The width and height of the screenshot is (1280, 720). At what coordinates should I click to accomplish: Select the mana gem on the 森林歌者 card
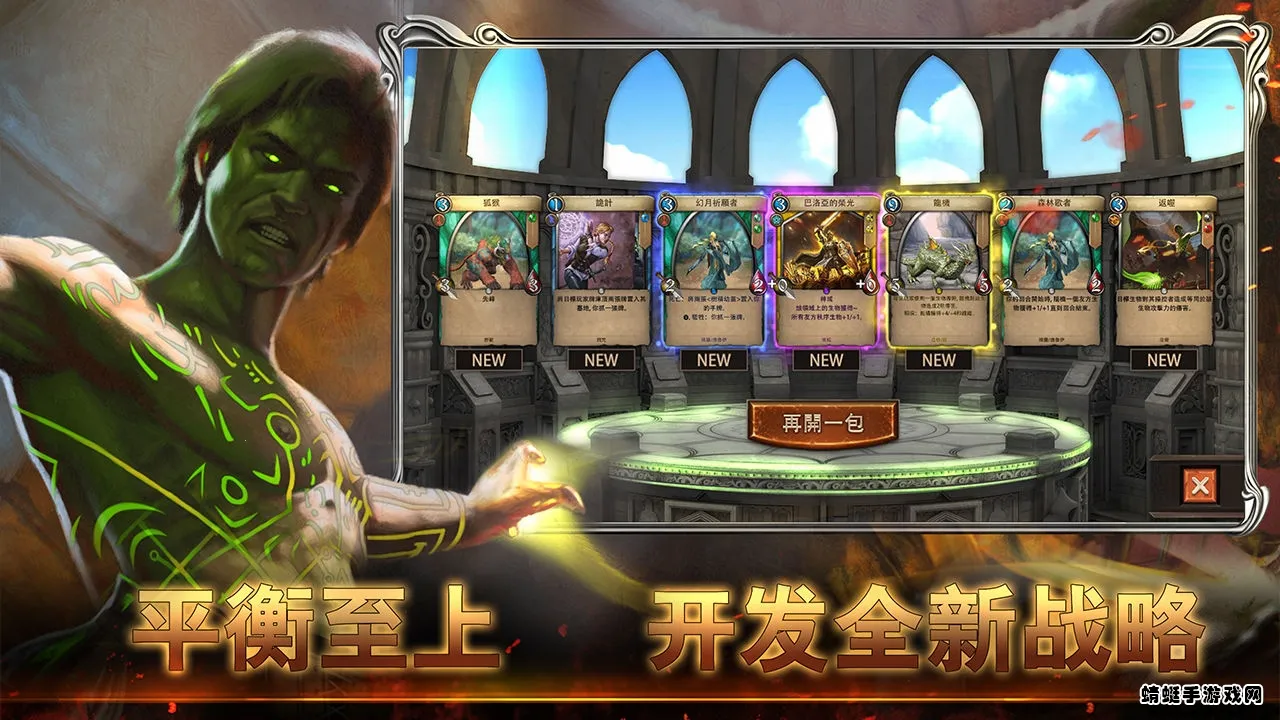[1004, 205]
